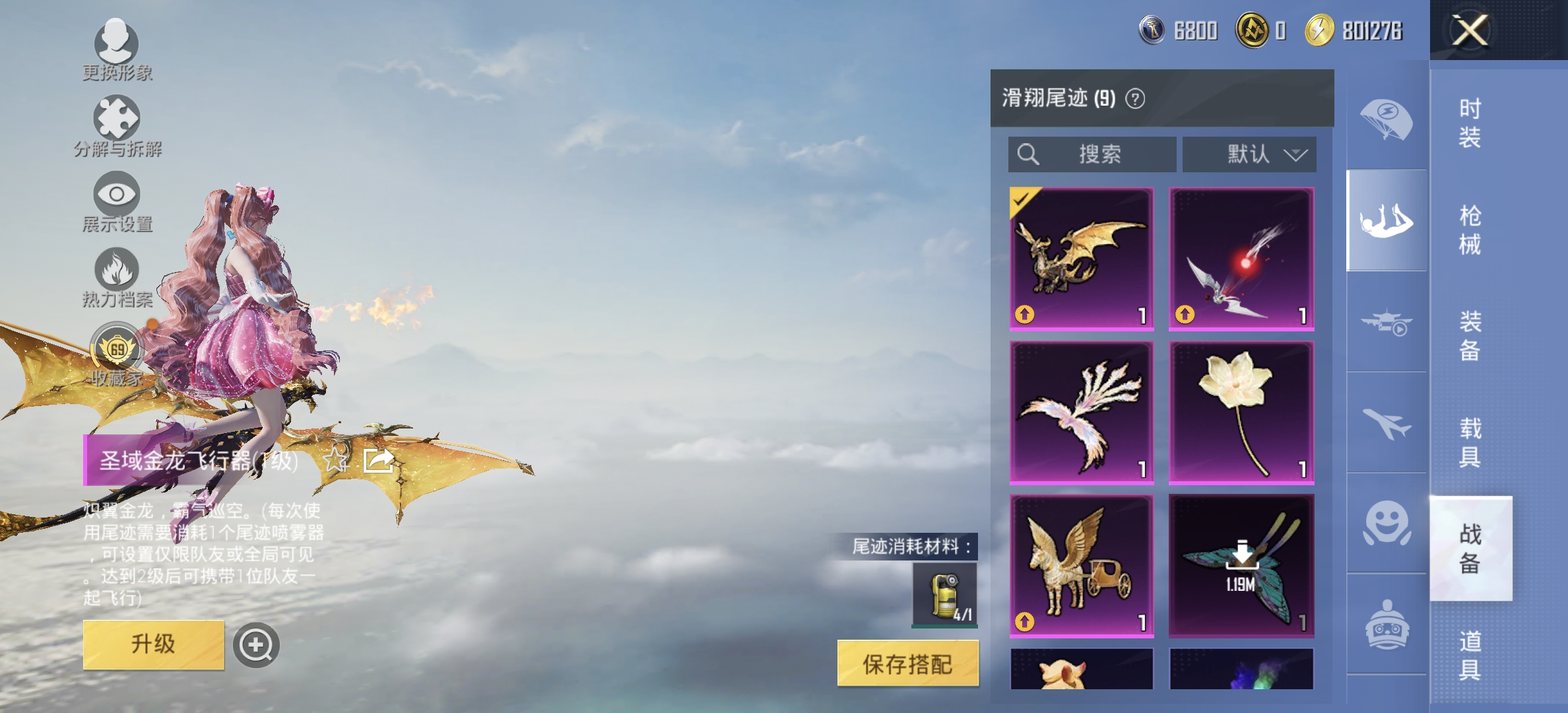The image size is (1568, 713).
Task: Click the 搜索 search input field
Action: (1092, 154)
